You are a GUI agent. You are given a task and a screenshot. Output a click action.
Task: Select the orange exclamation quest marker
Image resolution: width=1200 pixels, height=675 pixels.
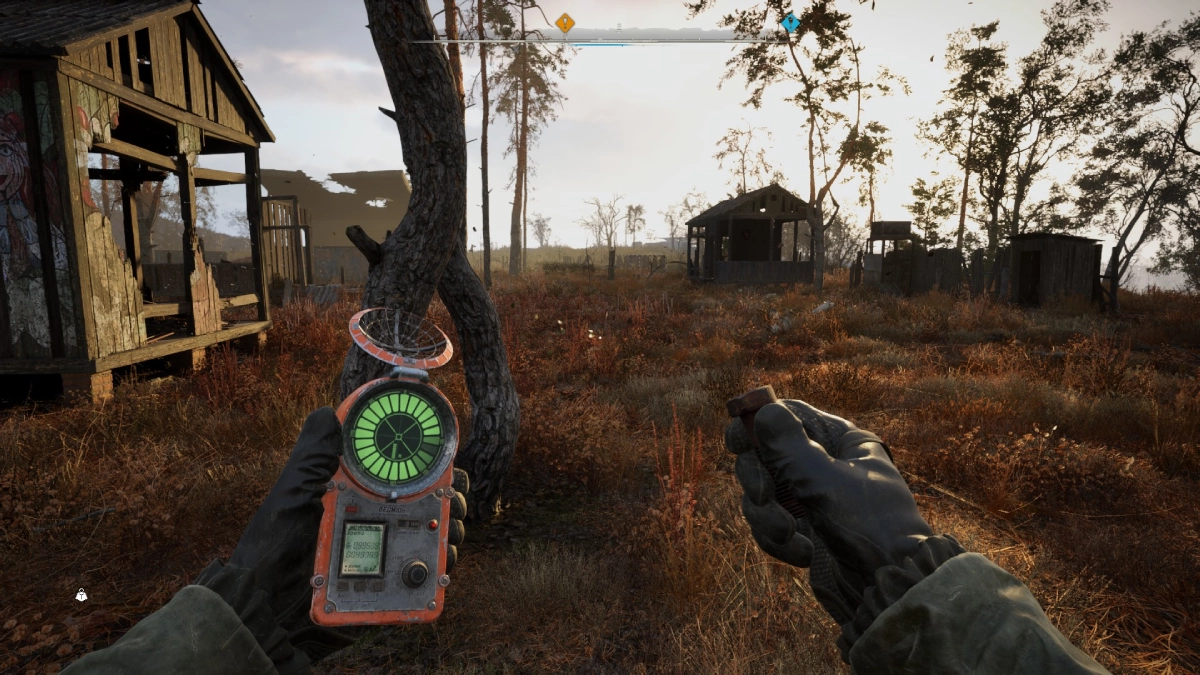[x=565, y=22]
